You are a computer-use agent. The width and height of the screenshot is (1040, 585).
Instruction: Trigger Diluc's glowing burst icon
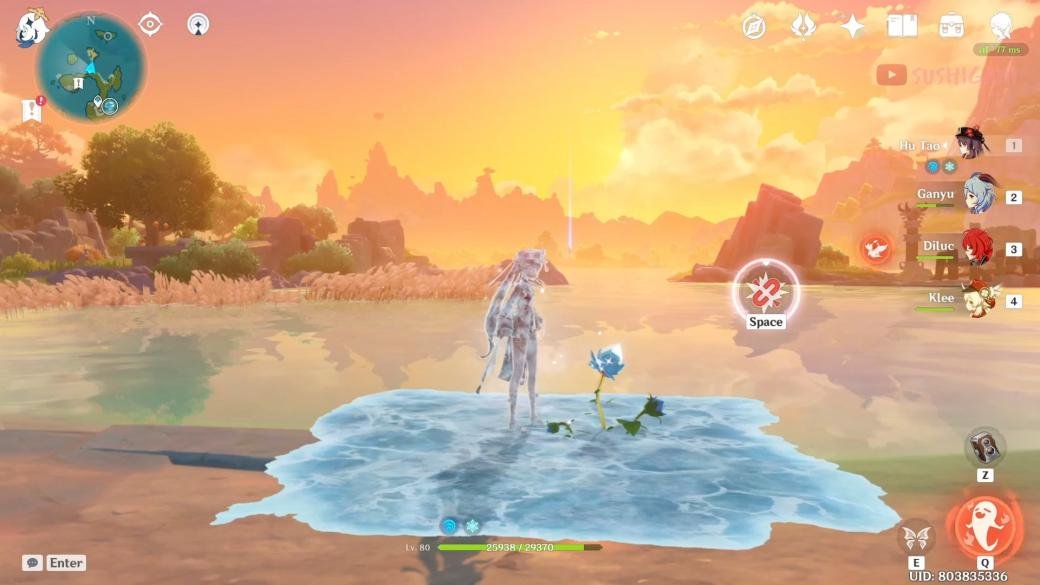tap(876, 249)
